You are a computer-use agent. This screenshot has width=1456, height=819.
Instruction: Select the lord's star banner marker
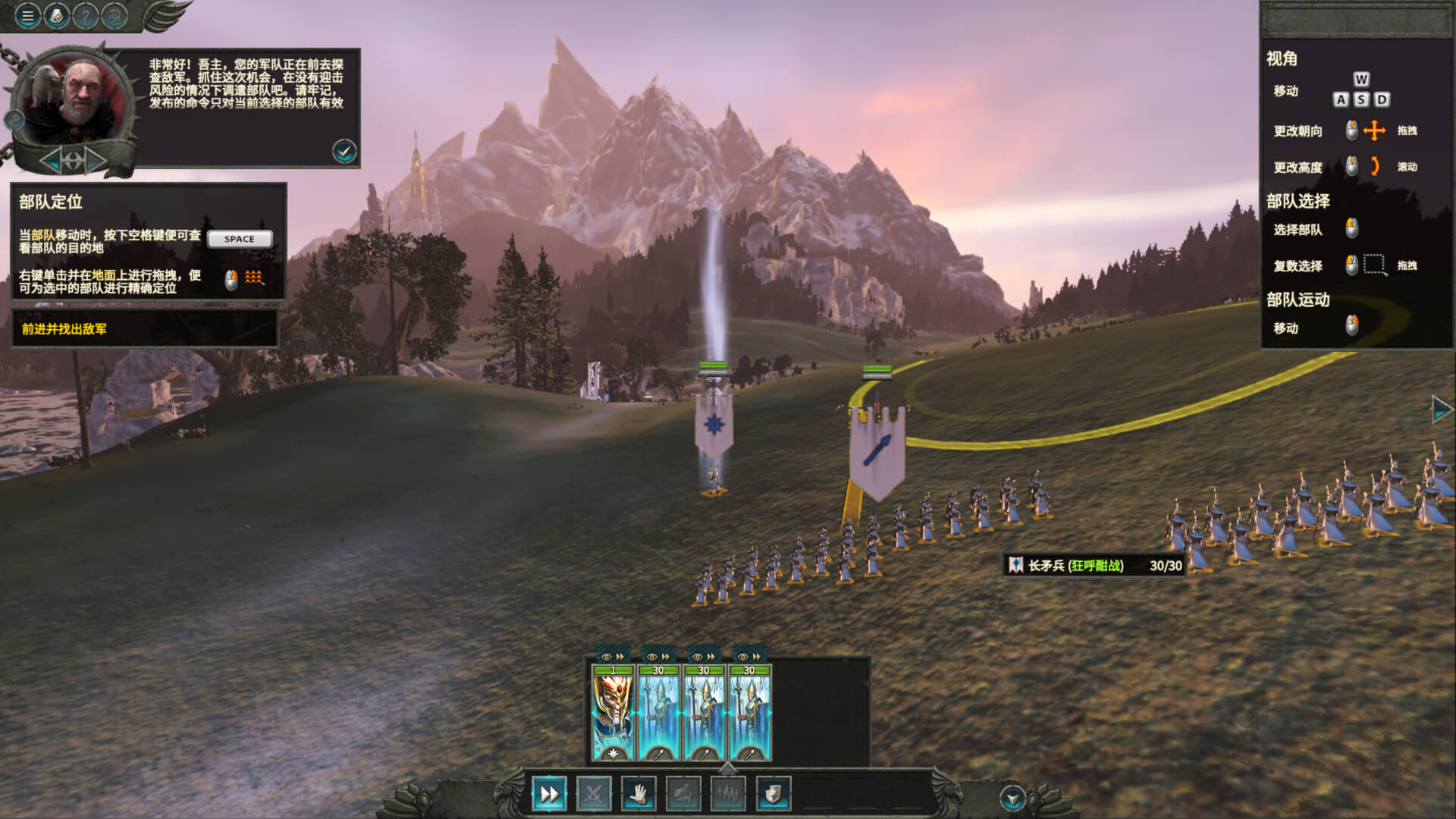coord(714,423)
